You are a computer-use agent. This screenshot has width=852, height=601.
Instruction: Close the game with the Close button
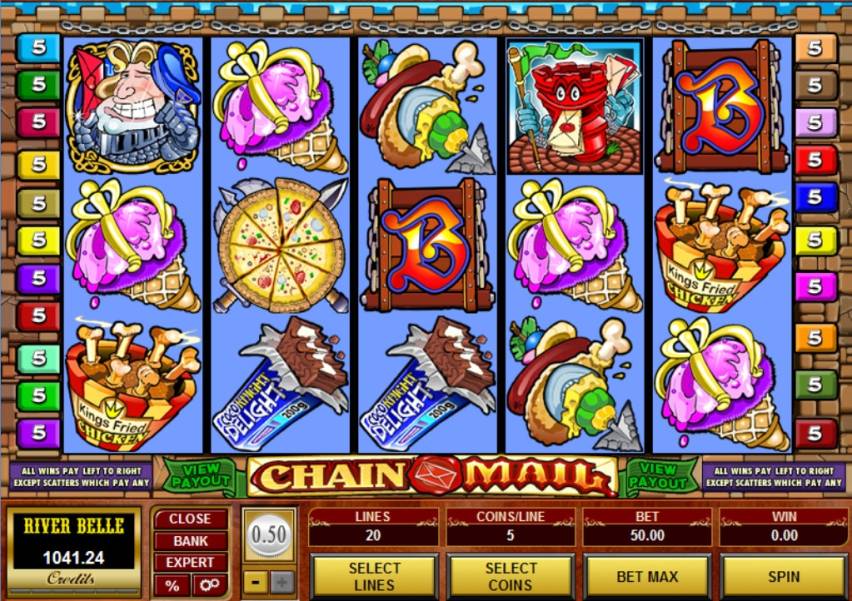190,519
